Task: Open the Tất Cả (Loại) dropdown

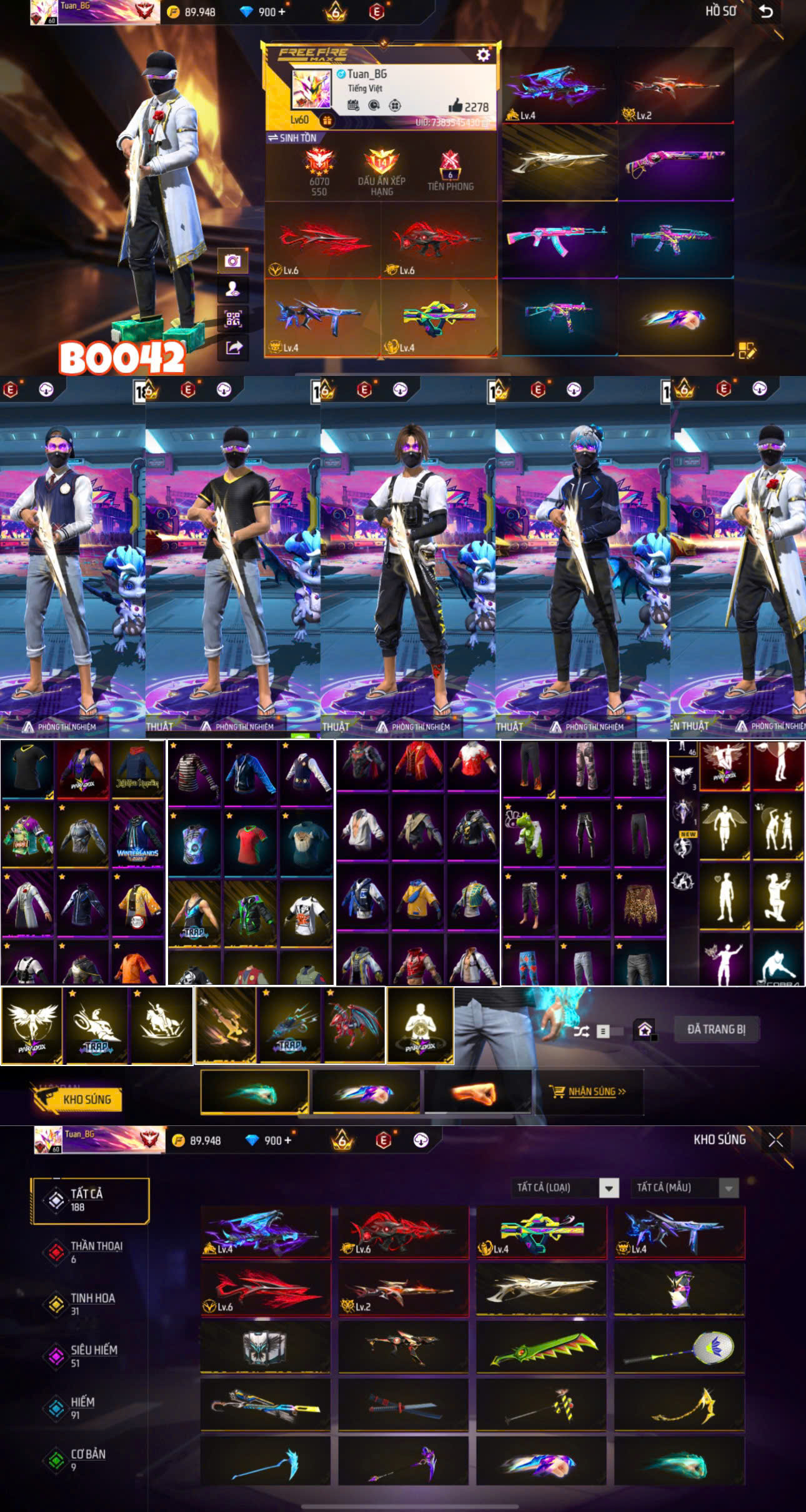Action: point(565,1187)
